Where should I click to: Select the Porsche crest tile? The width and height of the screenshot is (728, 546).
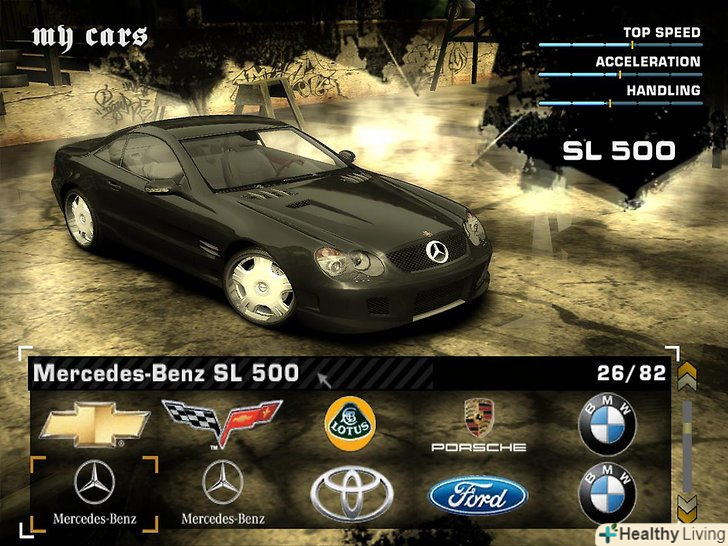(x=478, y=424)
